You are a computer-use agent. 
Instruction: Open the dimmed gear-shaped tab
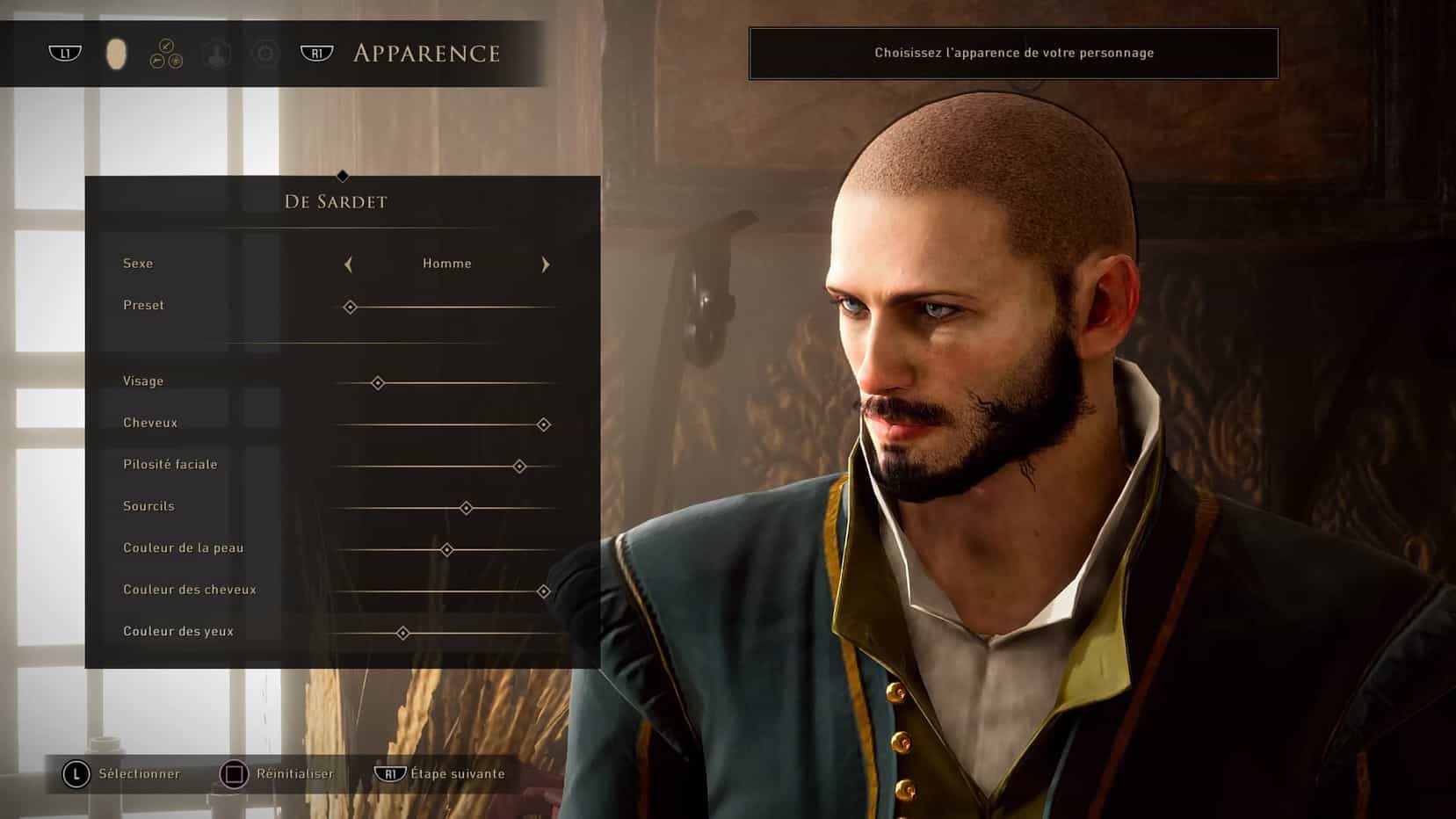tap(264, 54)
